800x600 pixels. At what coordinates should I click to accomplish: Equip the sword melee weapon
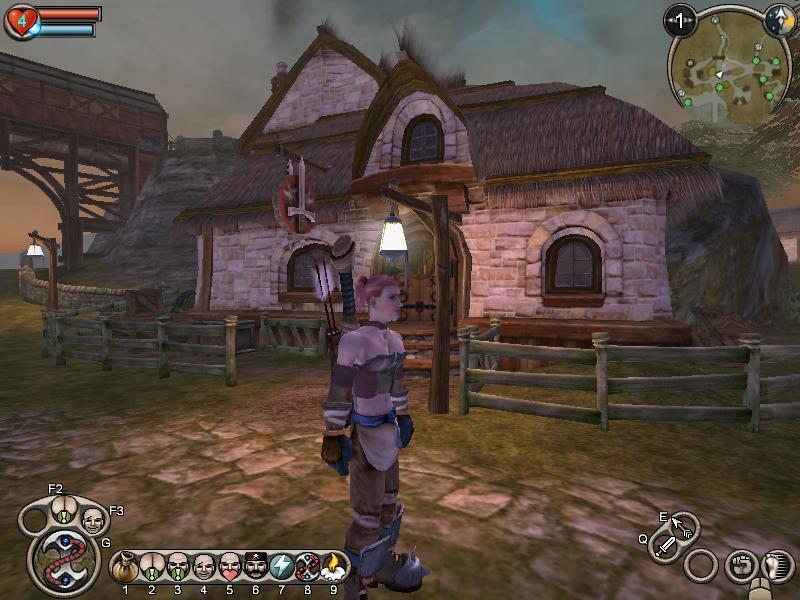[x=665, y=546]
